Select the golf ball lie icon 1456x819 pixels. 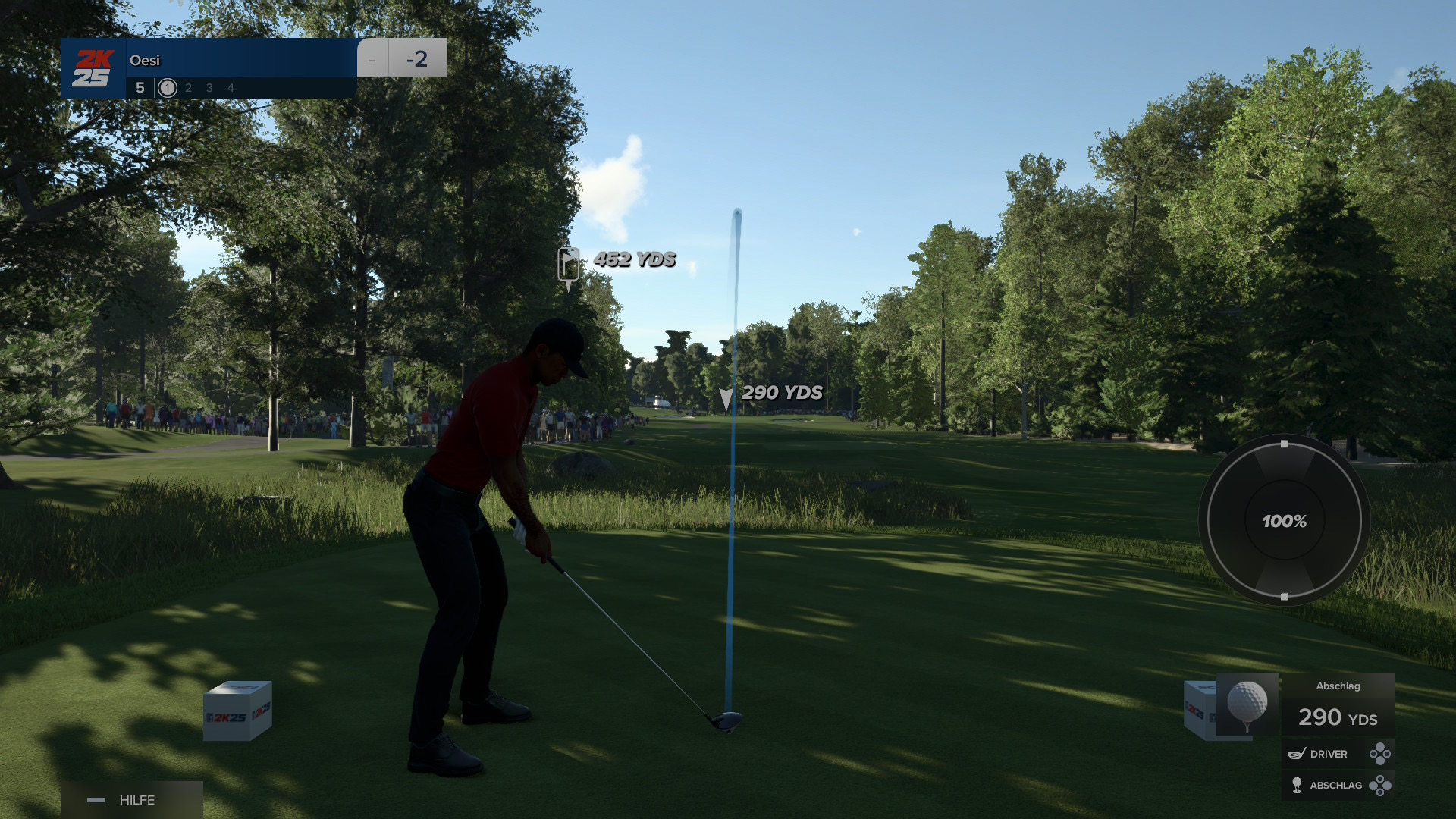click(1247, 704)
